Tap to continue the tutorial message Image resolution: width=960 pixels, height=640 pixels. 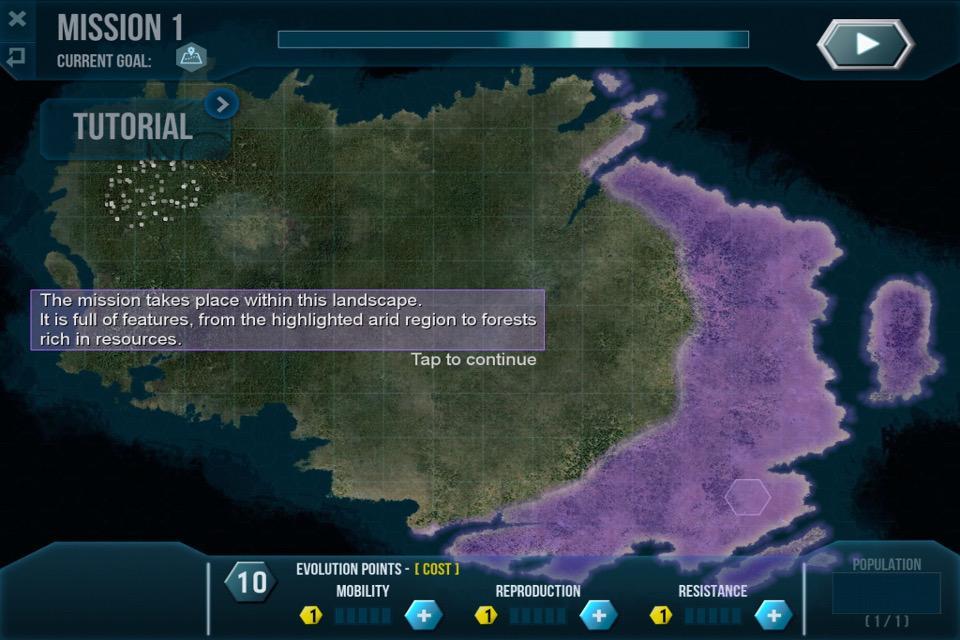pyautogui.click(x=473, y=359)
